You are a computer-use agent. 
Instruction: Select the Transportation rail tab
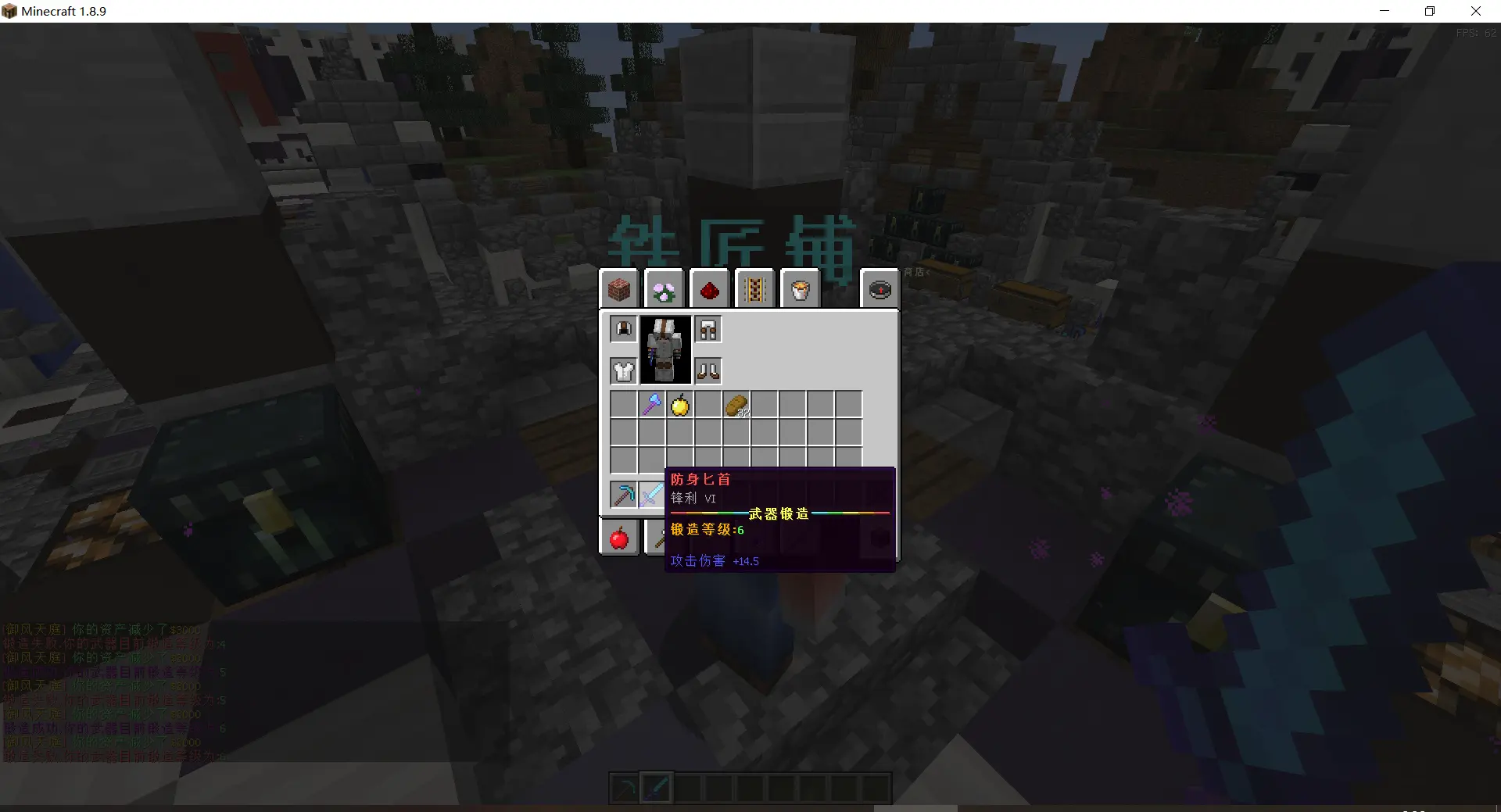755,290
